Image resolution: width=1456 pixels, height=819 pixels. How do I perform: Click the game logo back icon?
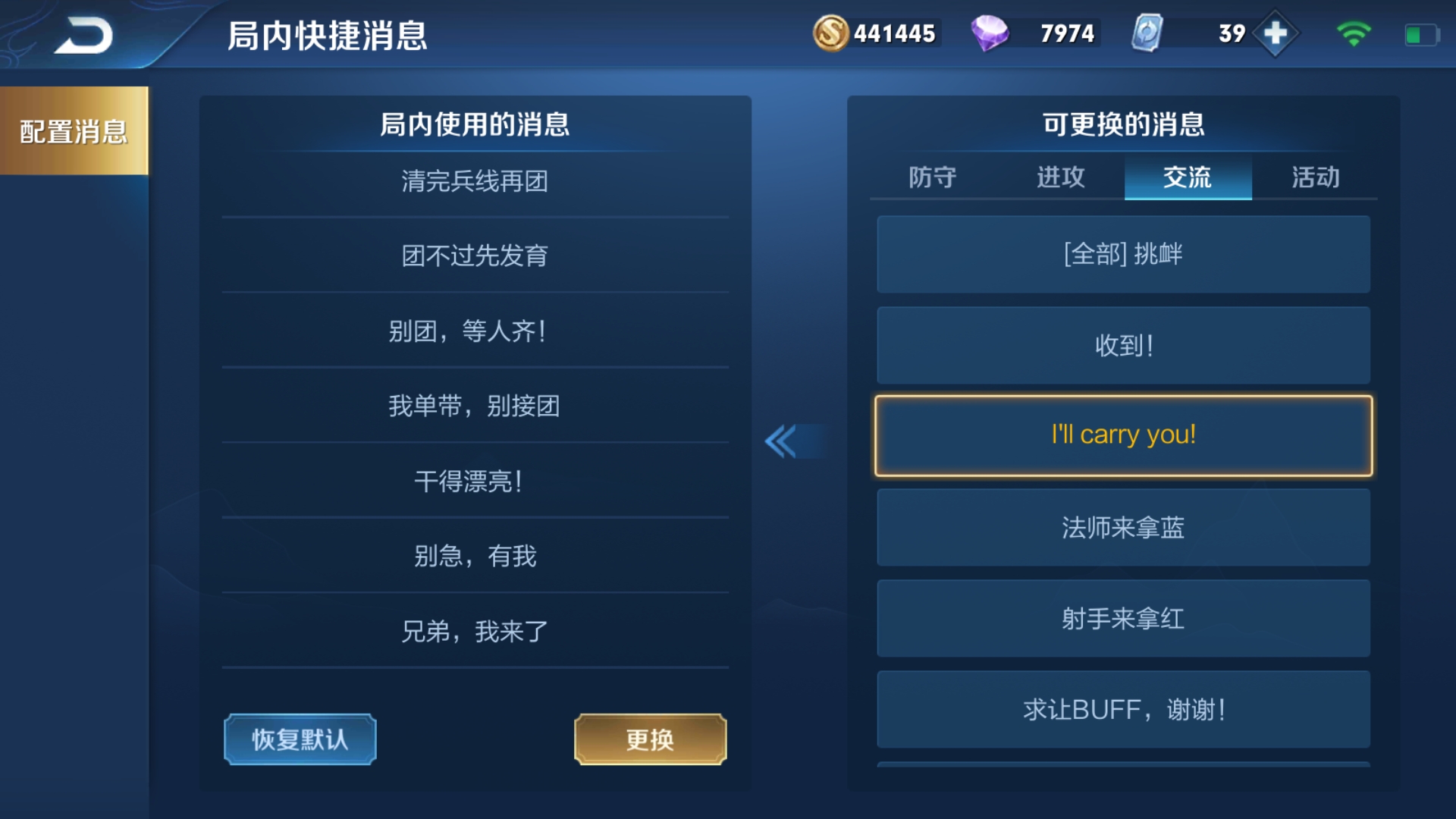(x=83, y=33)
